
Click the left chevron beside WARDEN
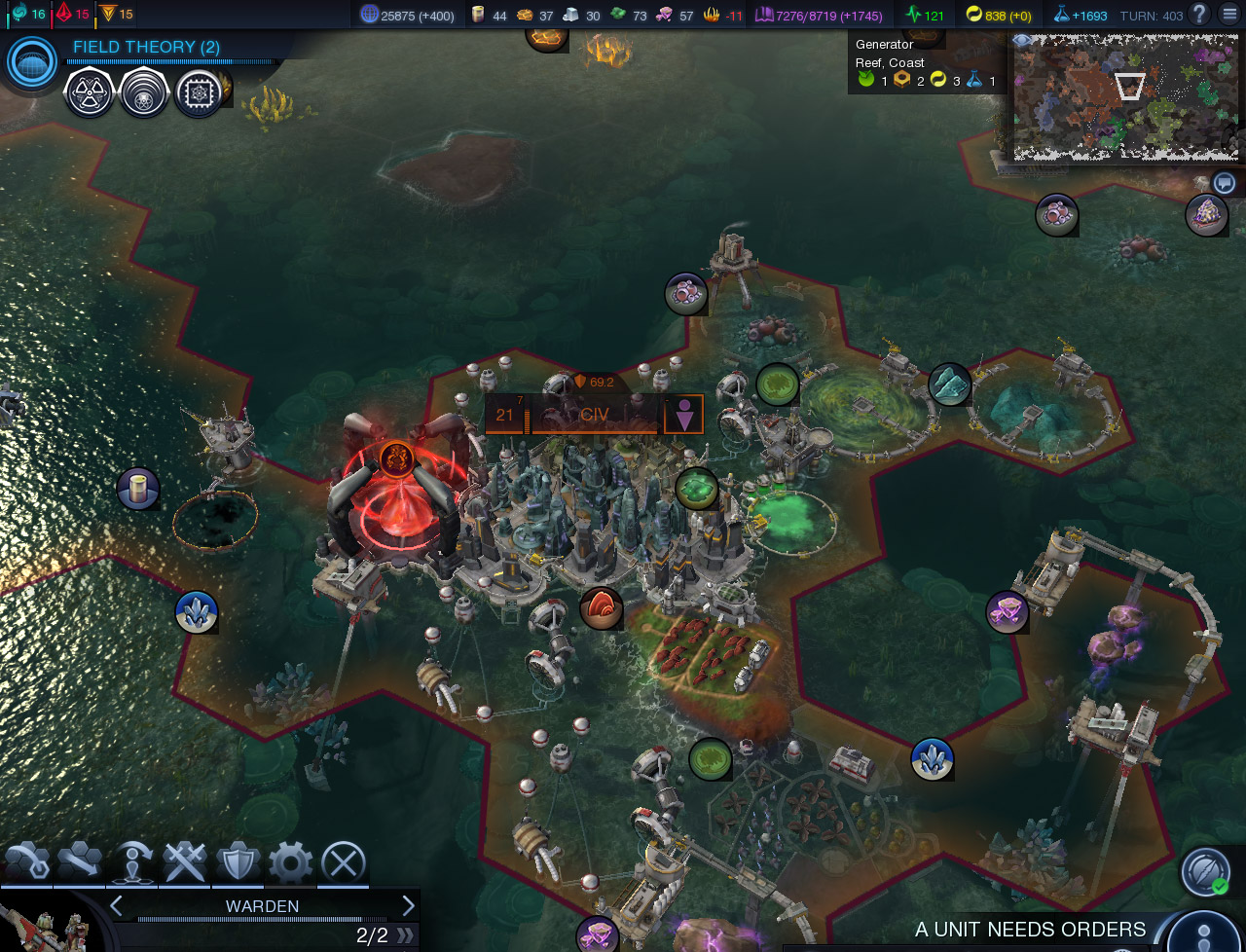(x=116, y=905)
